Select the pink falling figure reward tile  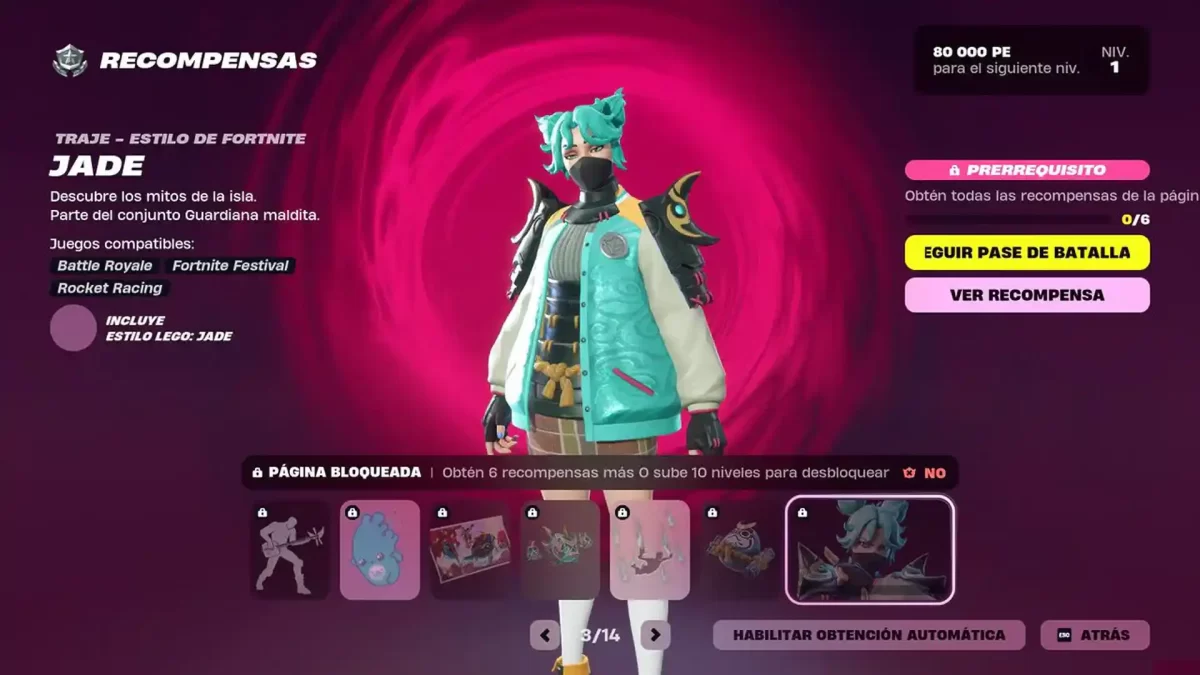click(x=650, y=550)
